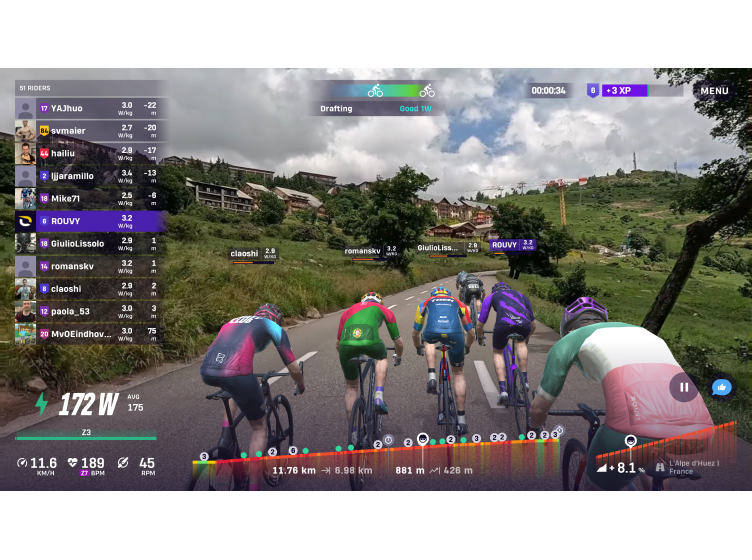Click the ljjaramillo rider row
The height and width of the screenshot is (560, 752).
pos(88,176)
